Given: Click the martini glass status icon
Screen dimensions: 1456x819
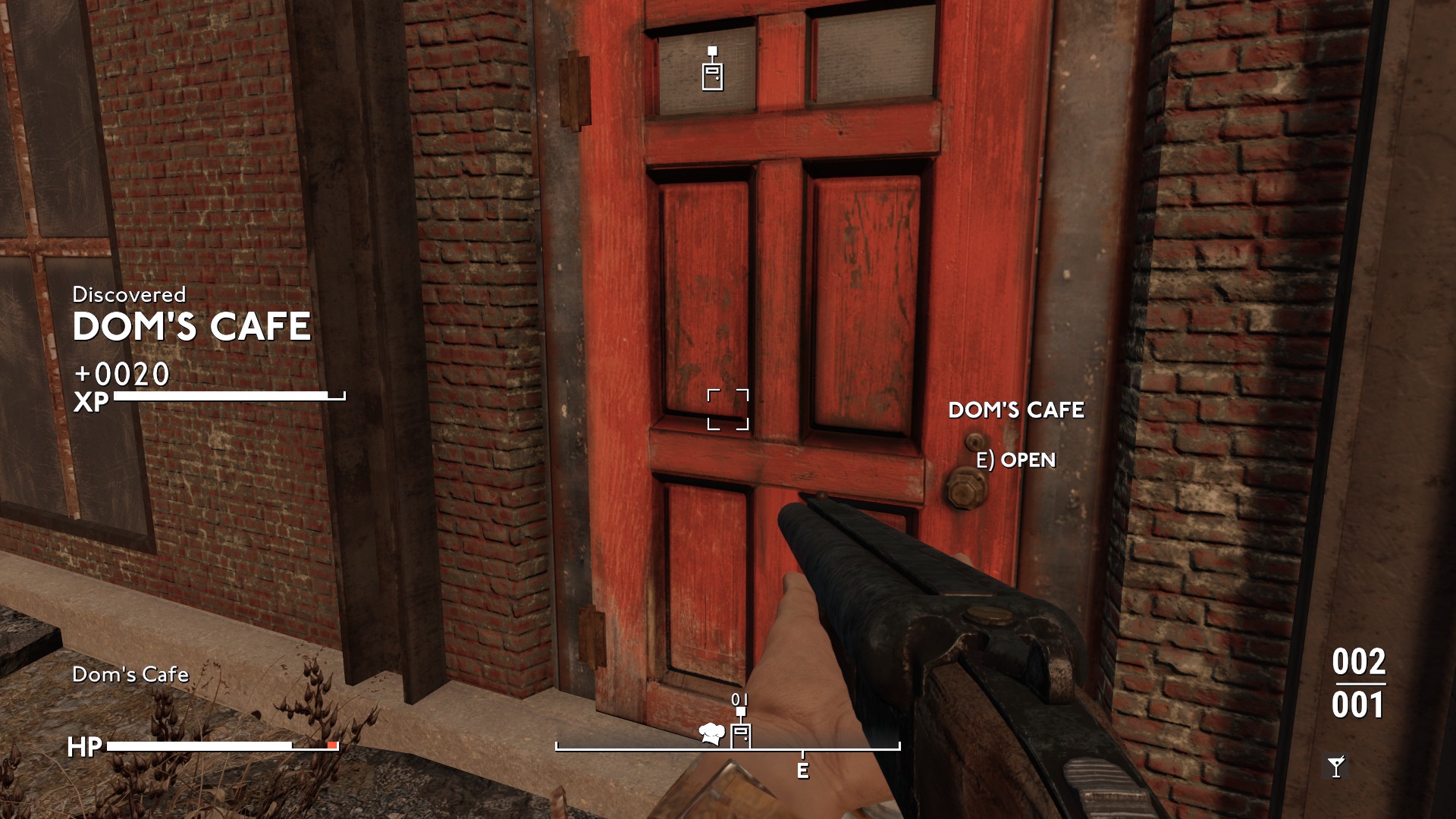Looking at the screenshot, I should click(x=1335, y=767).
